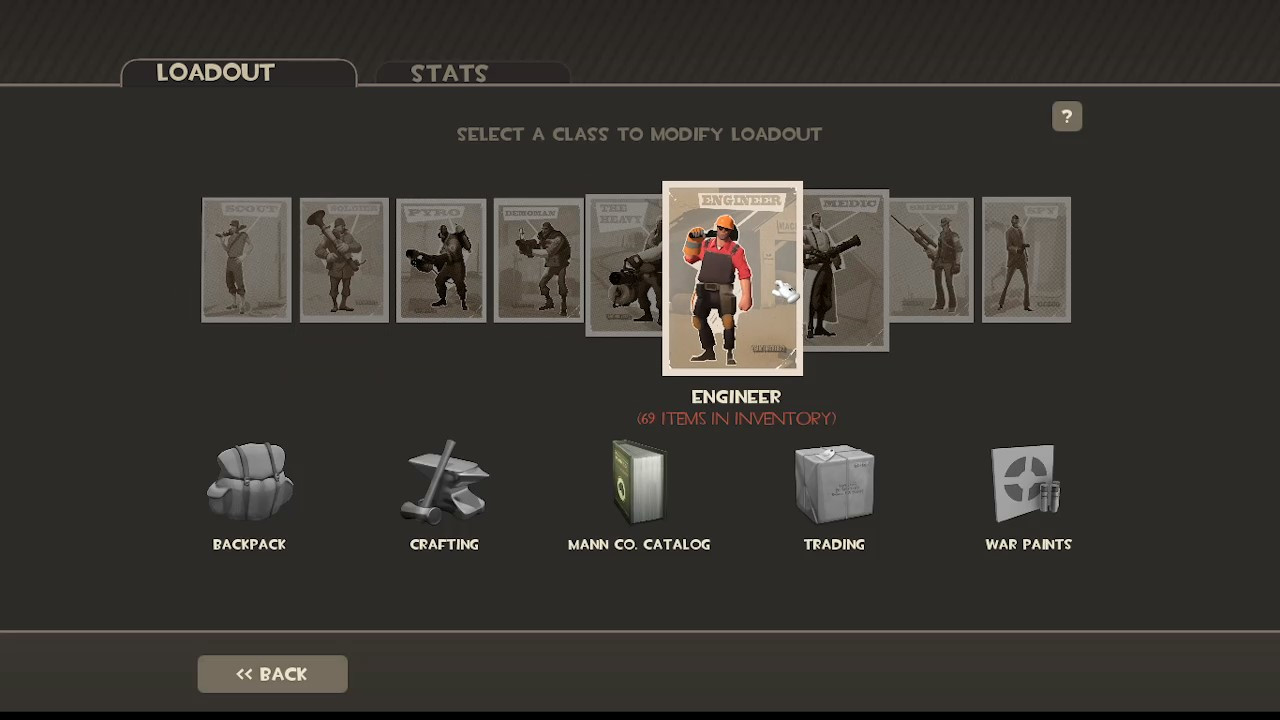Screen dimensions: 1280x720
Task: Switch to the Loadout tab
Action: (x=215, y=72)
